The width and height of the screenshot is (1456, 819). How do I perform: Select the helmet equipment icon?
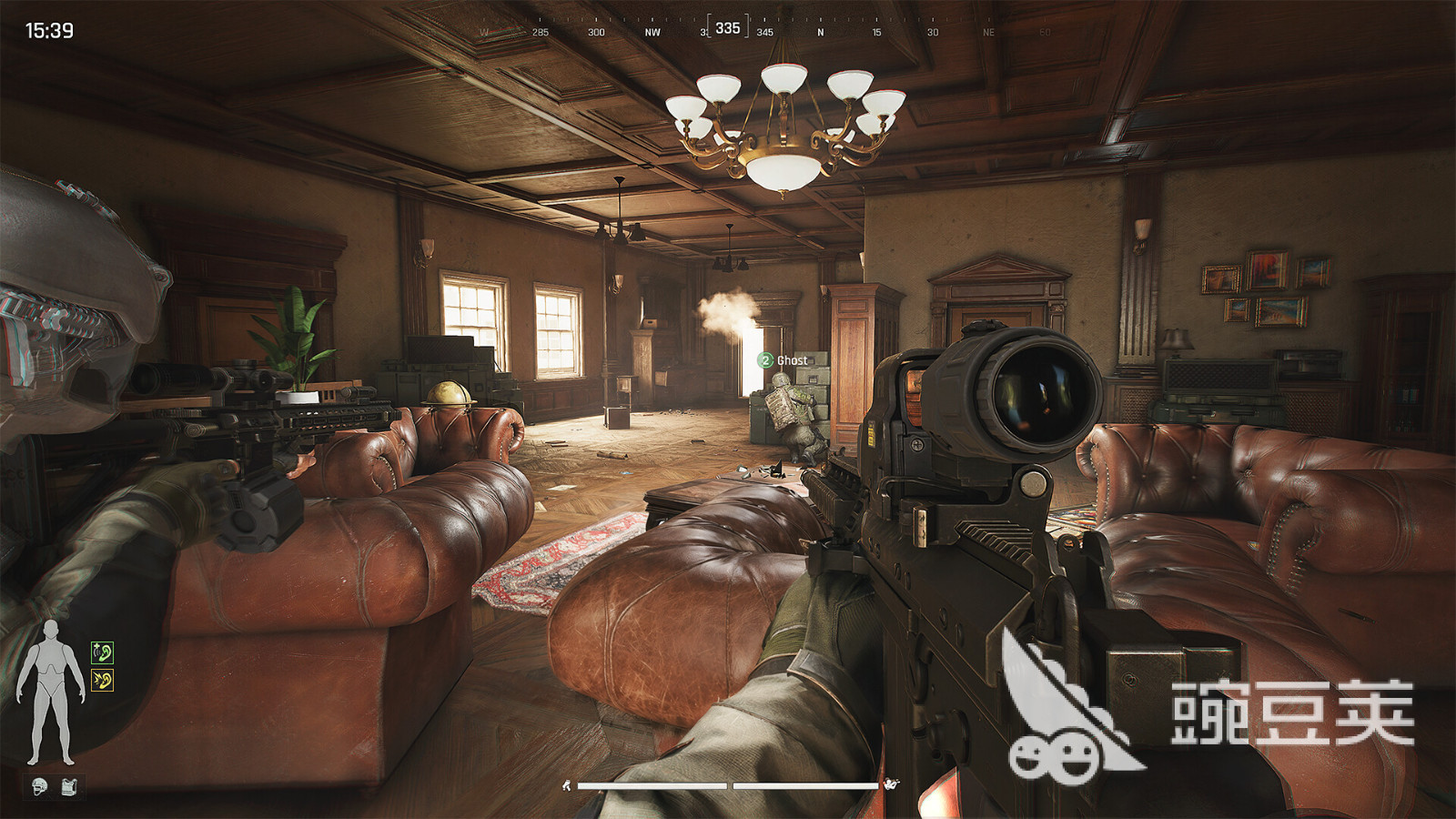click(x=39, y=786)
